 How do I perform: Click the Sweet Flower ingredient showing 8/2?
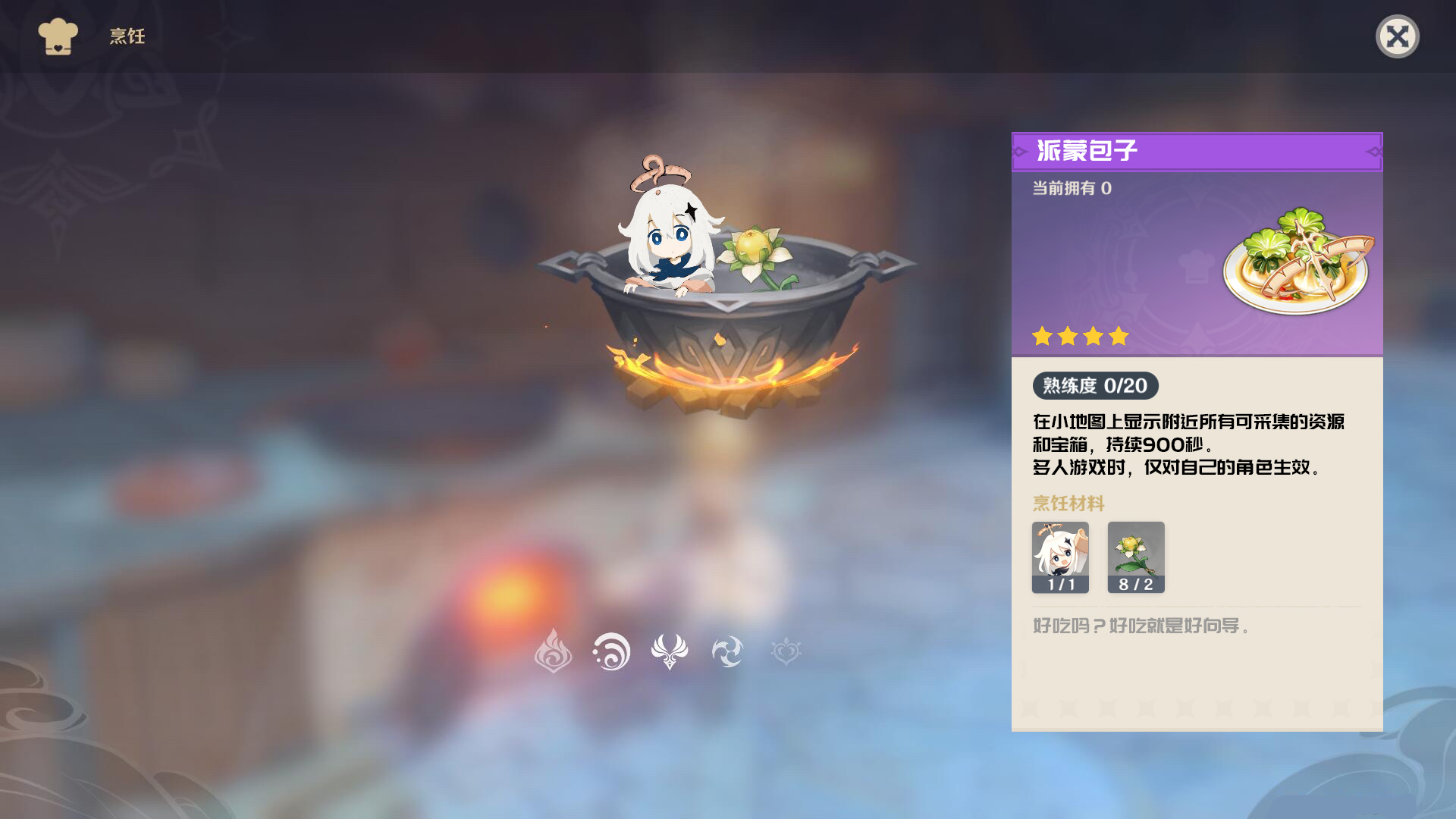click(1136, 557)
